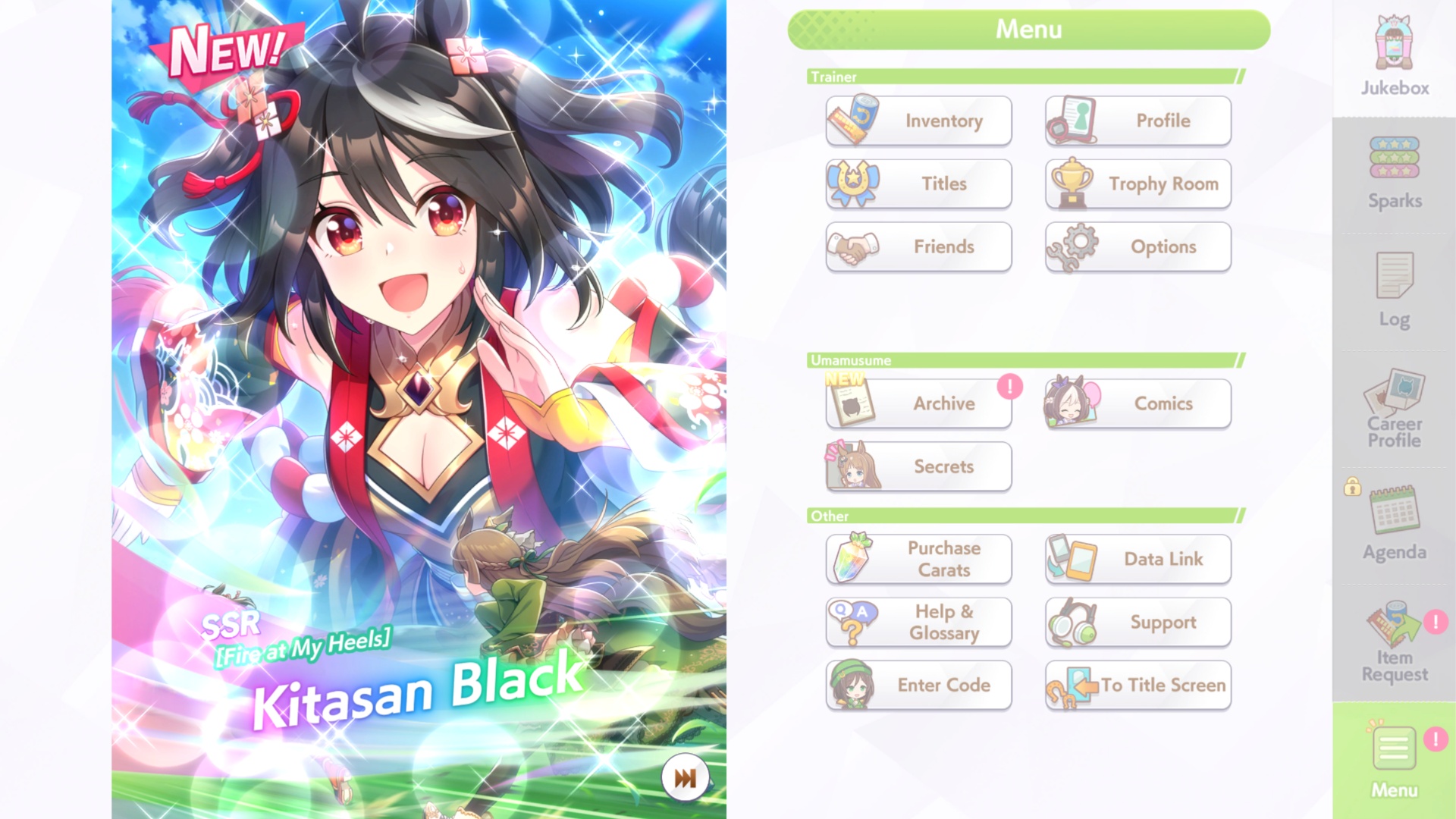Open the Trophy Room
Screen dimensions: 1456x819
[x=1137, y=184]
